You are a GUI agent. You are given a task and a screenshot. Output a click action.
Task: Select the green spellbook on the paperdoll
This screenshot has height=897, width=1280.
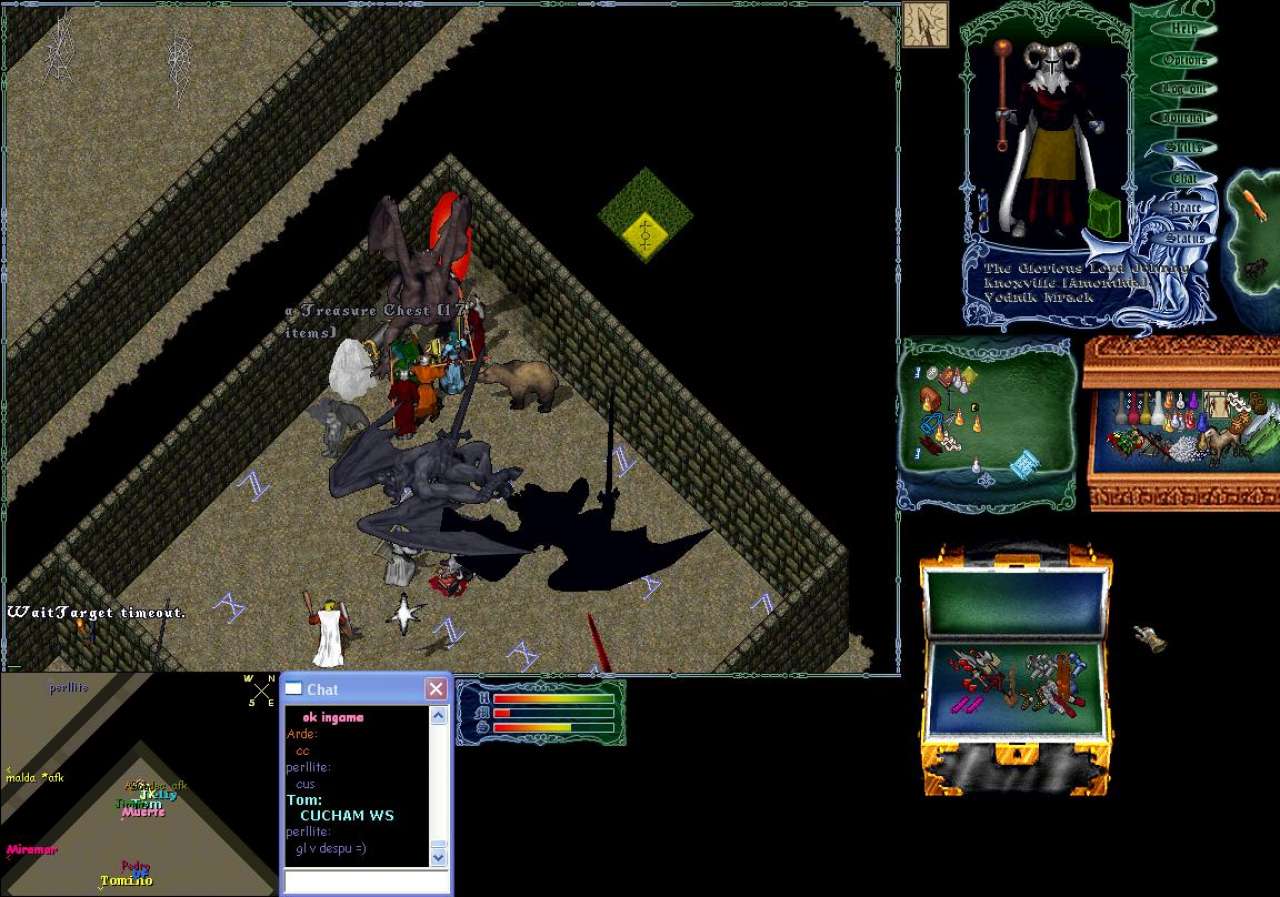(1105, 211)
